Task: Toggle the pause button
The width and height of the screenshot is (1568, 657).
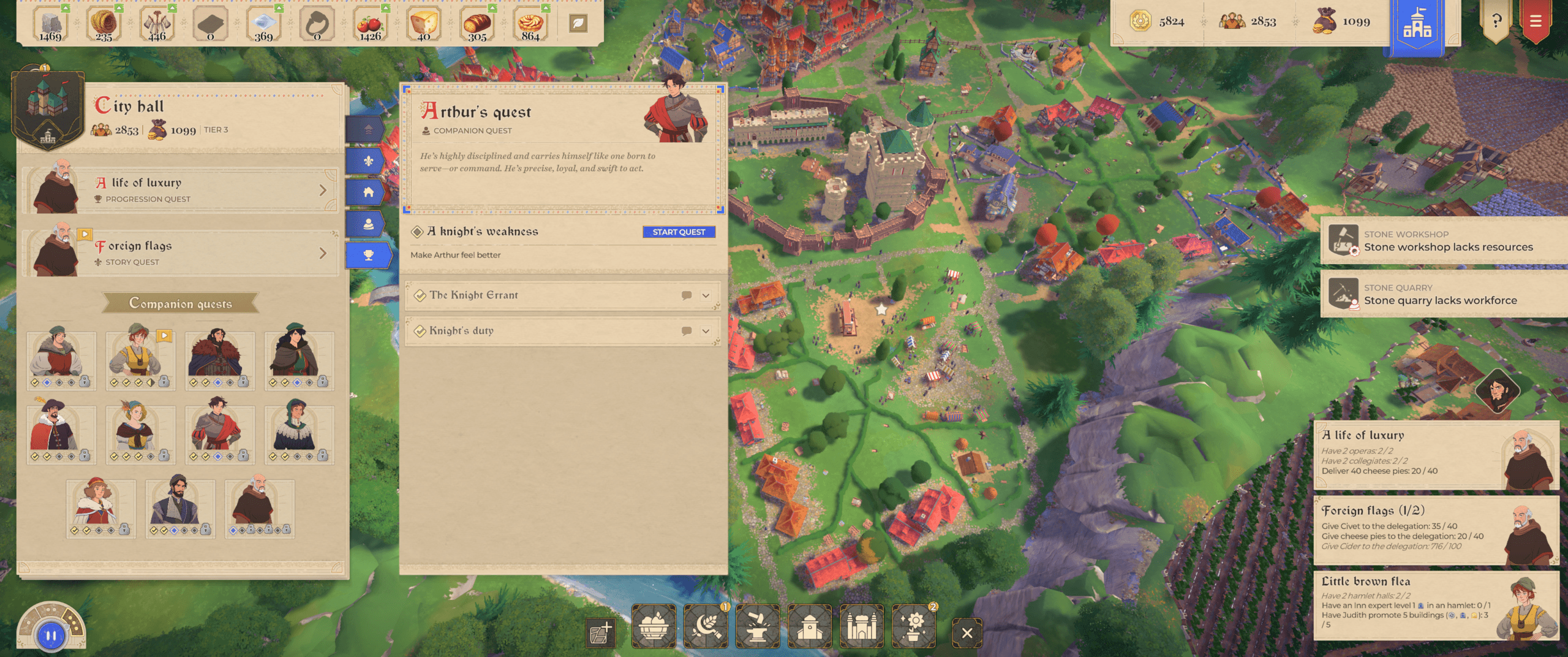Action: (x=51, y=636)
